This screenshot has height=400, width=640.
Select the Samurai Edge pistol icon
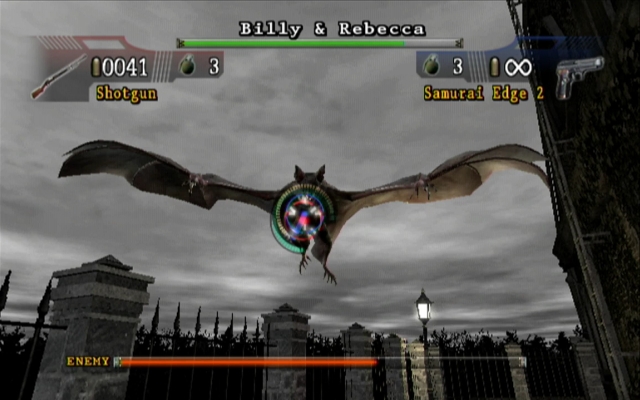[579, 77]
